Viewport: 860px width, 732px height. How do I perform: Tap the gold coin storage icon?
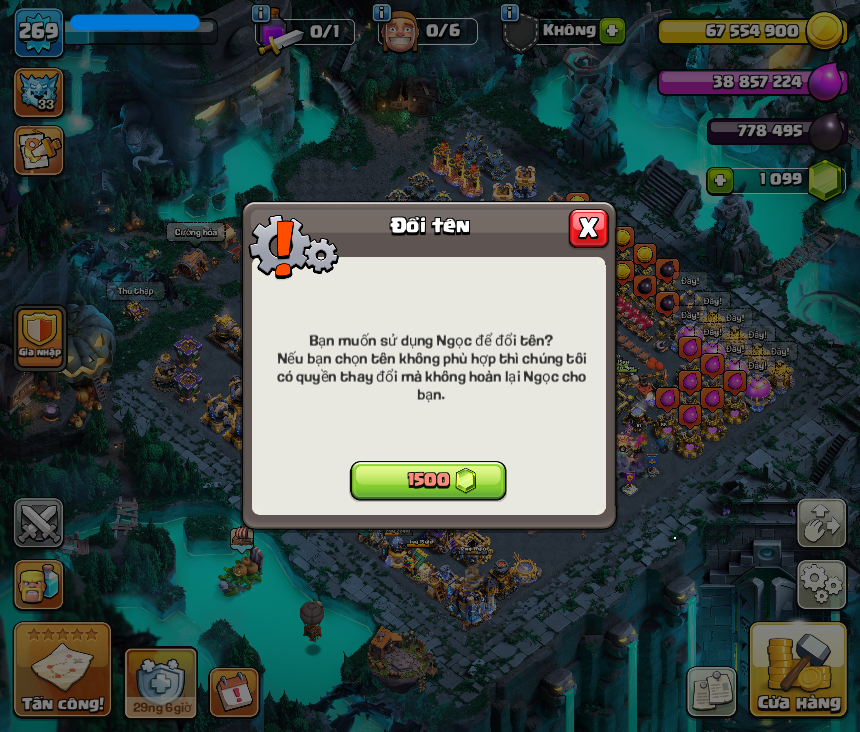pos(825,31)
